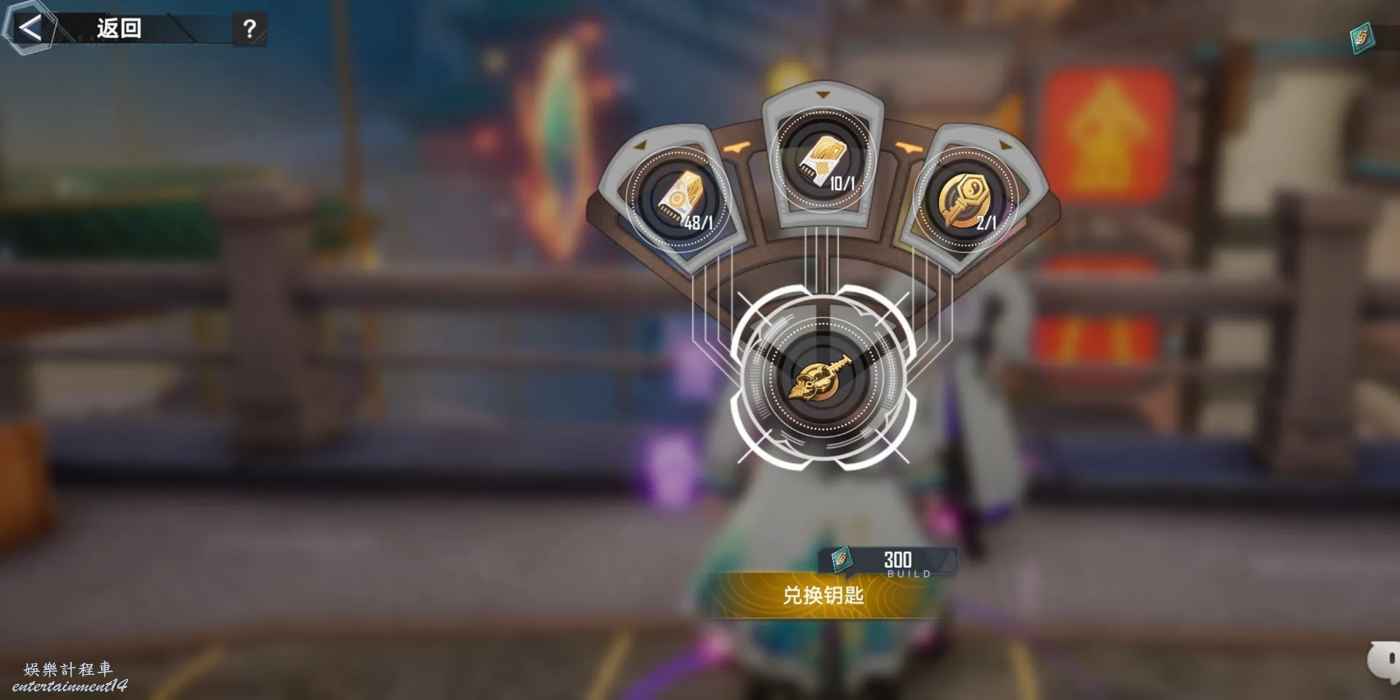
Task: Open the currency icon in top-right corner
Action: tap(1362, 38)
